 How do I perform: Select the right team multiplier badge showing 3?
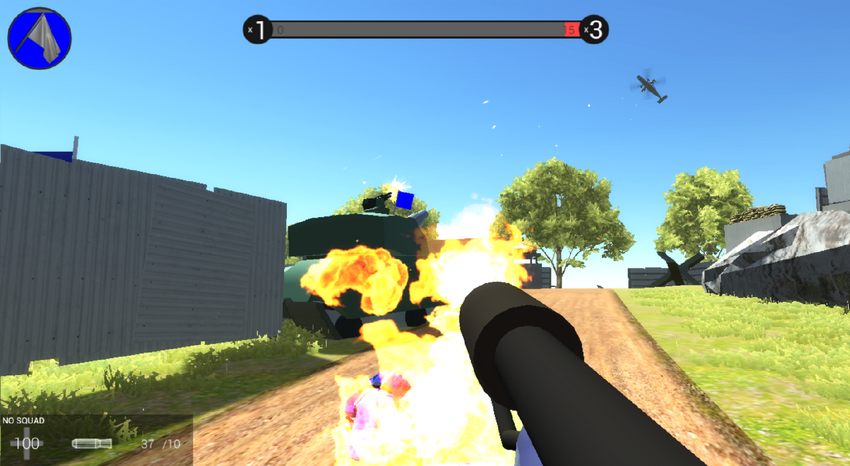point(594,30)
